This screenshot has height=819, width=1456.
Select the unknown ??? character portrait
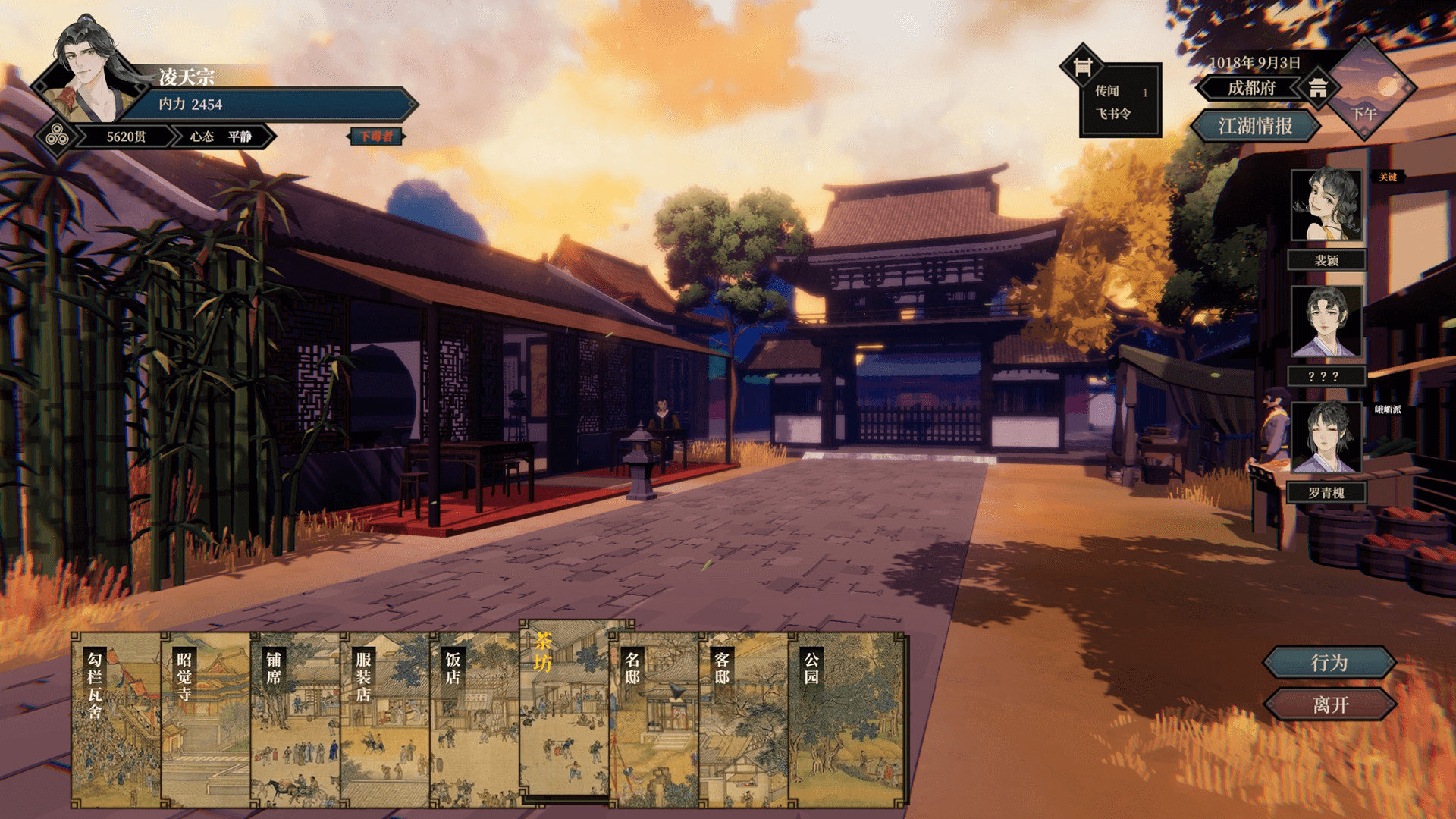1326,322
